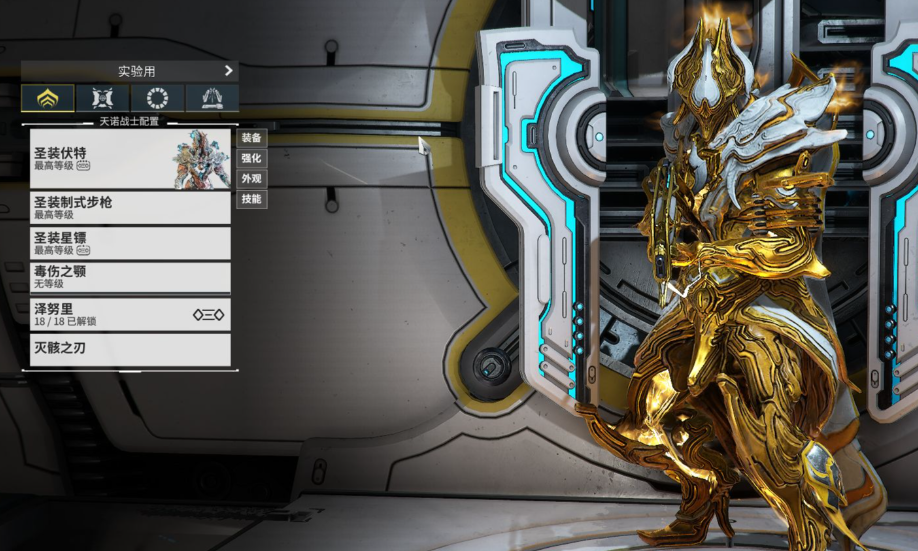Image resolution: width=918 pixels, height=551 pixels.
Task: Show the 技能 (Abilities) panel
Action: coord(251,199)
